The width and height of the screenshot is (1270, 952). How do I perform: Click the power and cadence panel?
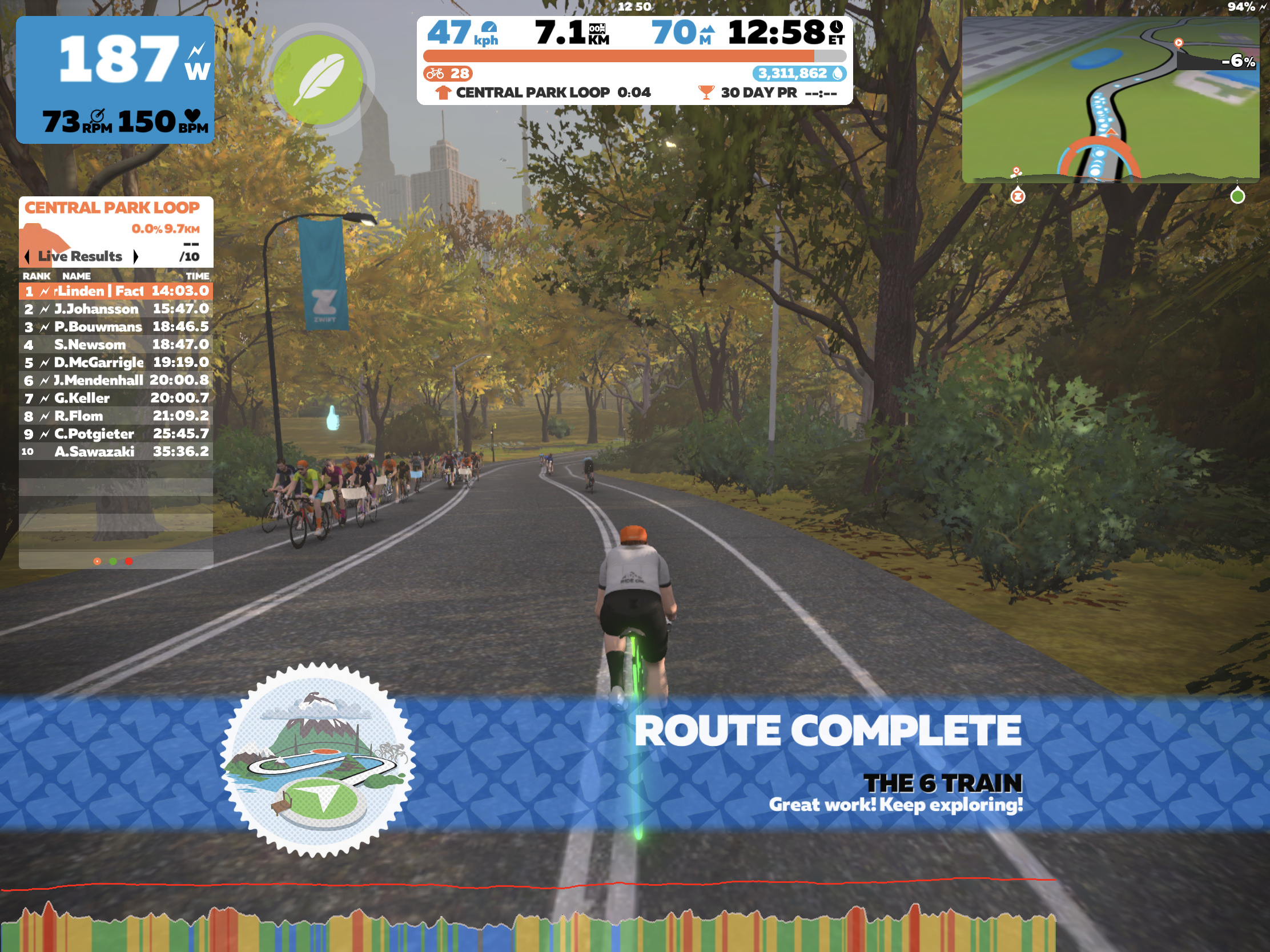115,80
